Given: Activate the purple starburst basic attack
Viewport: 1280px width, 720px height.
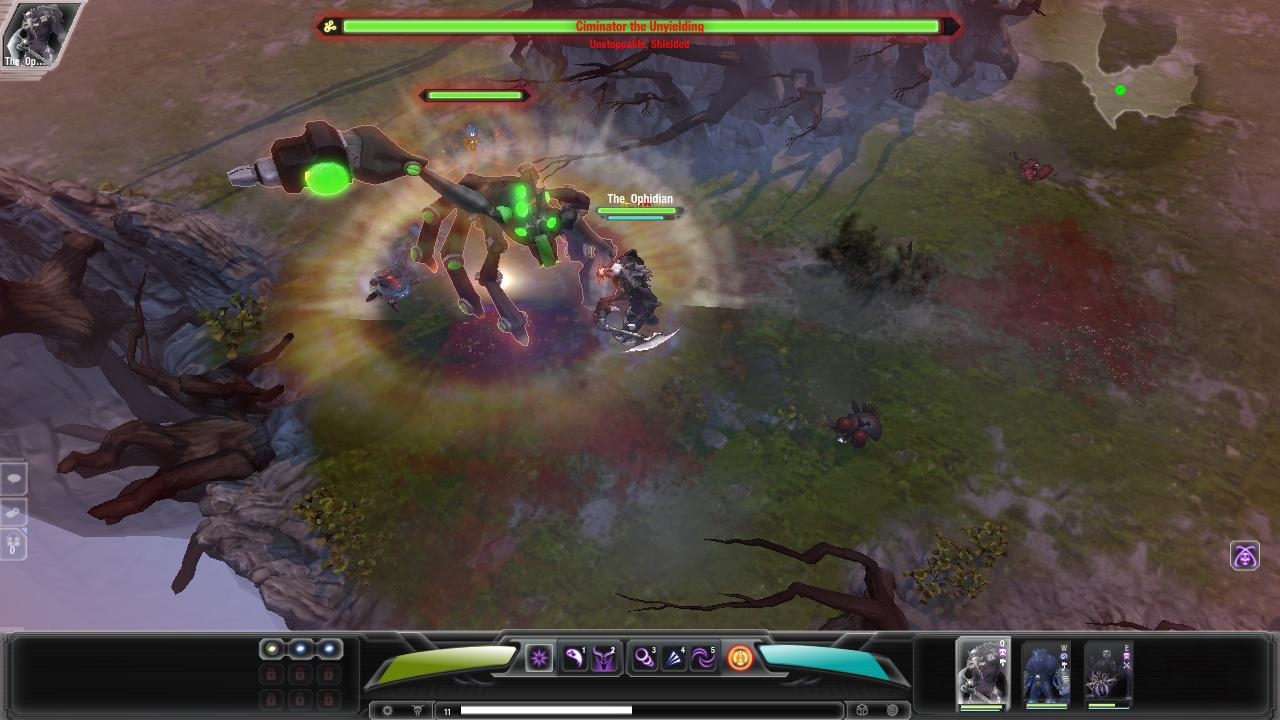Looking at the screenshot, I should point(539,658).
